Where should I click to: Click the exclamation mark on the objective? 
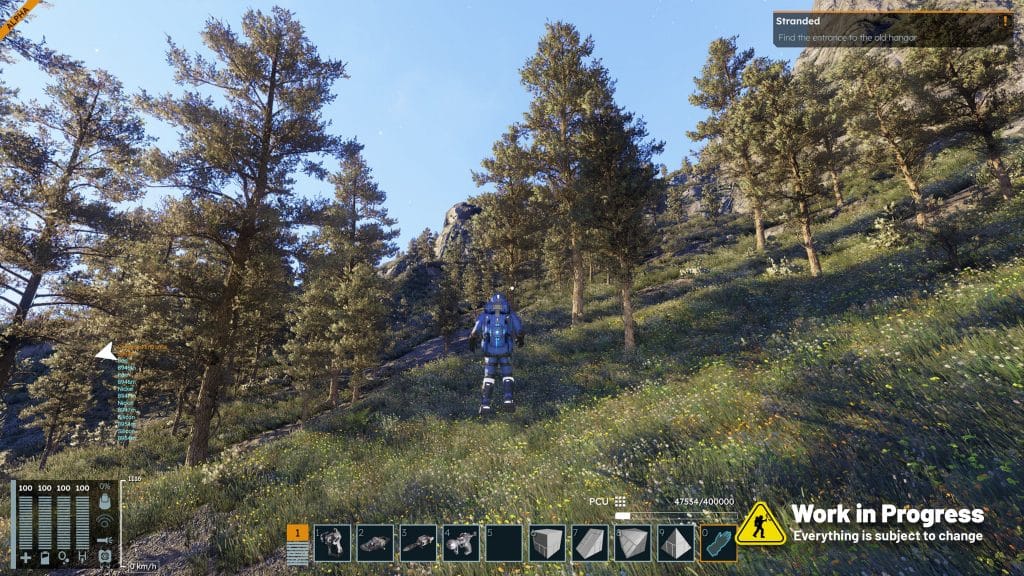point(1004,20)
